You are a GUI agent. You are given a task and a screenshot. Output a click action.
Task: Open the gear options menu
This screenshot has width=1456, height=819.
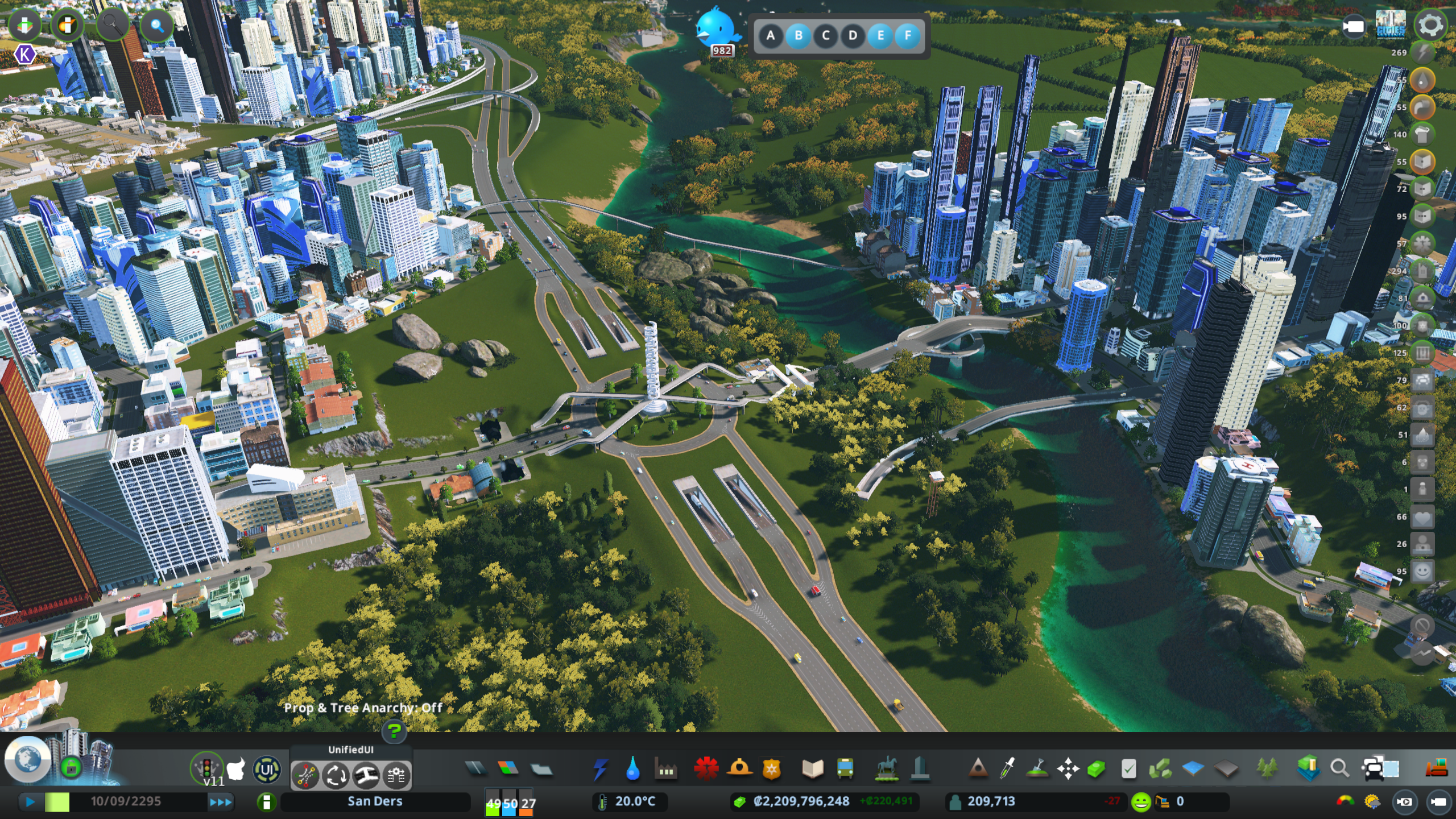pyautogui.click(x=1429, y=25)
